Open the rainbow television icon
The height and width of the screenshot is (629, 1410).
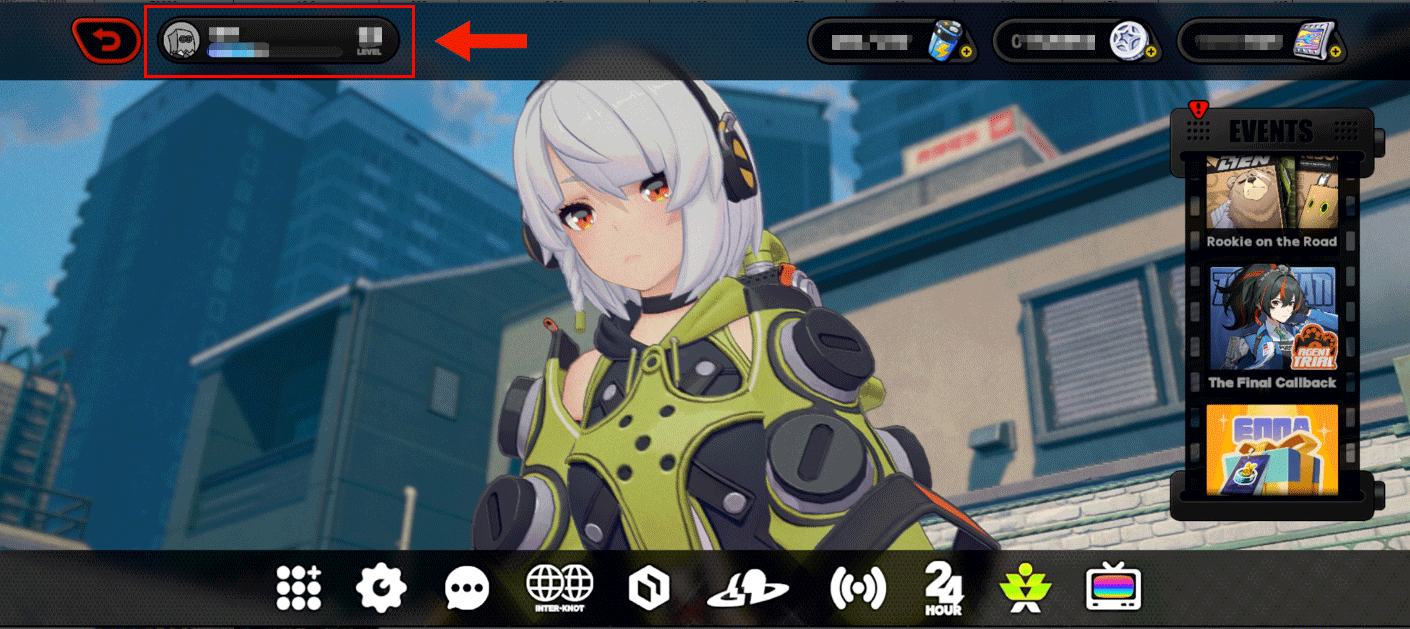point(1113,588)
